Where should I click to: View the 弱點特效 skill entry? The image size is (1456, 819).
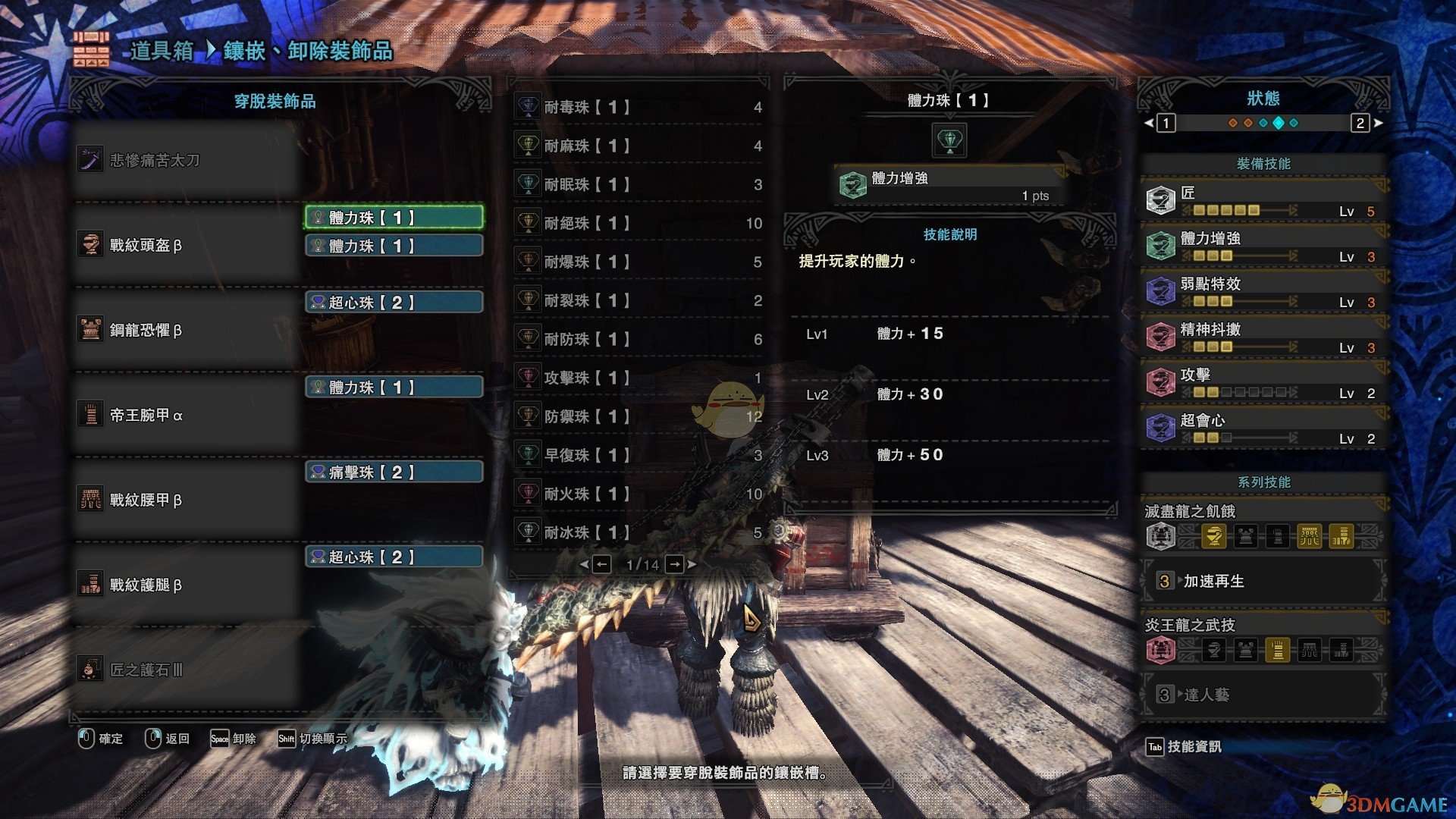[1263, 292]
